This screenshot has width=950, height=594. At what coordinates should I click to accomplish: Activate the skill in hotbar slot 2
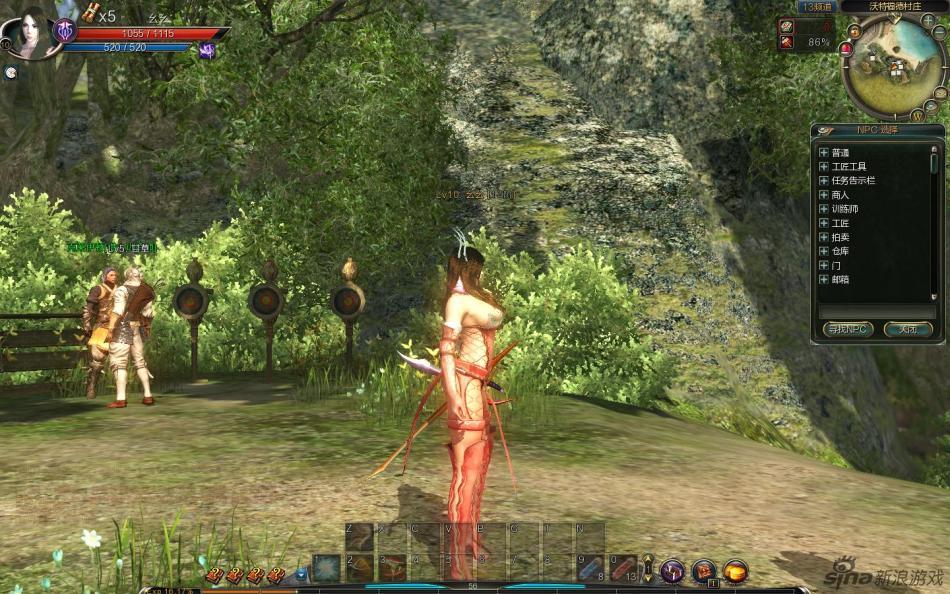(360, 568)
